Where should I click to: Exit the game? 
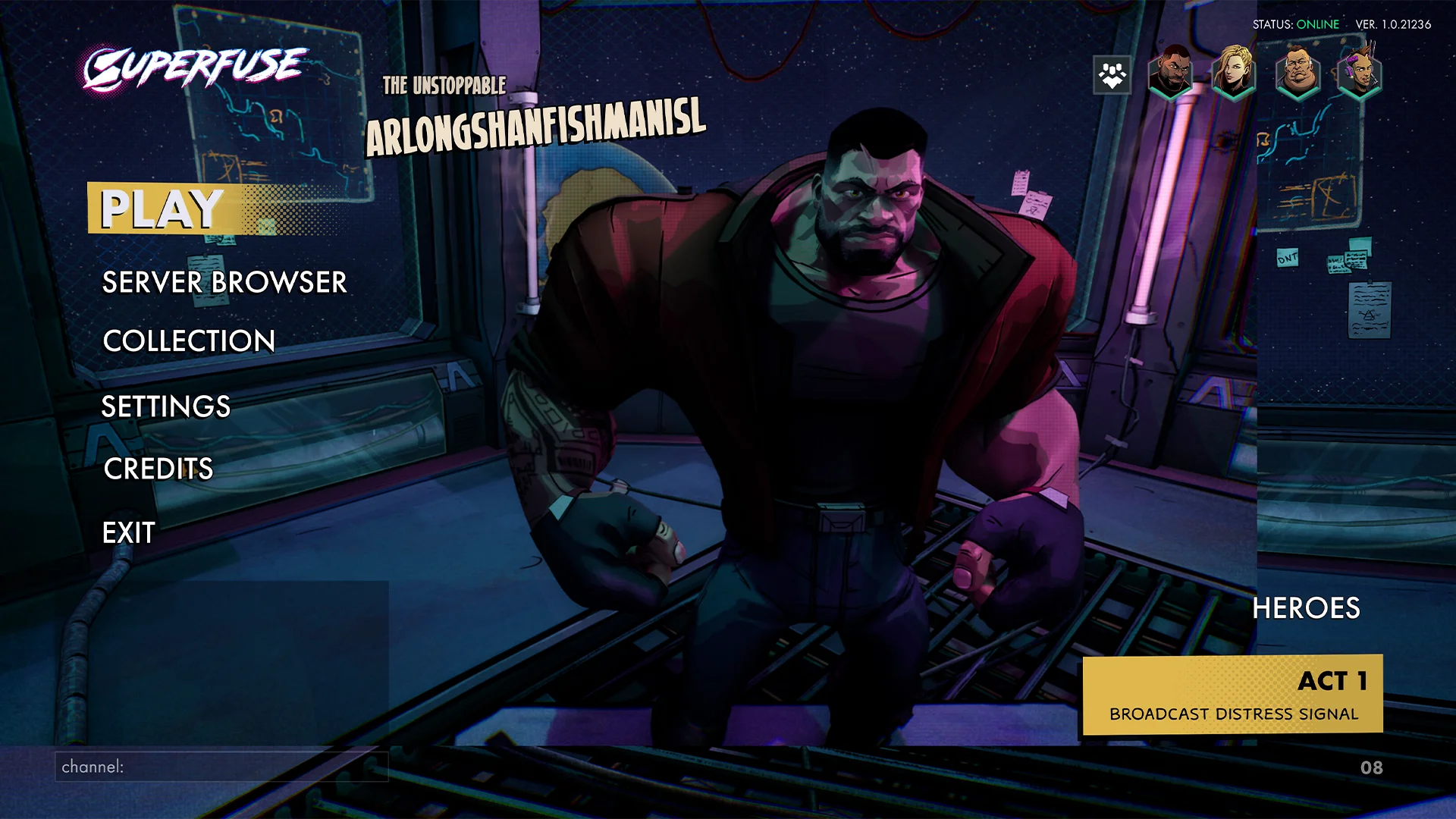128,532
